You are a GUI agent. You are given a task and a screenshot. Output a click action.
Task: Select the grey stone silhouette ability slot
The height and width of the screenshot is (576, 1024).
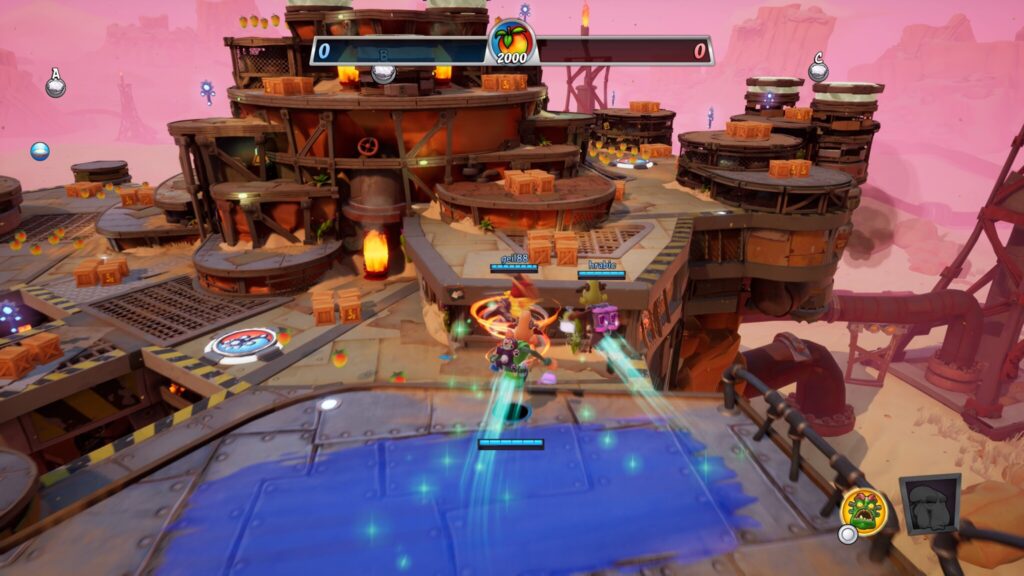tap(929, 504)
